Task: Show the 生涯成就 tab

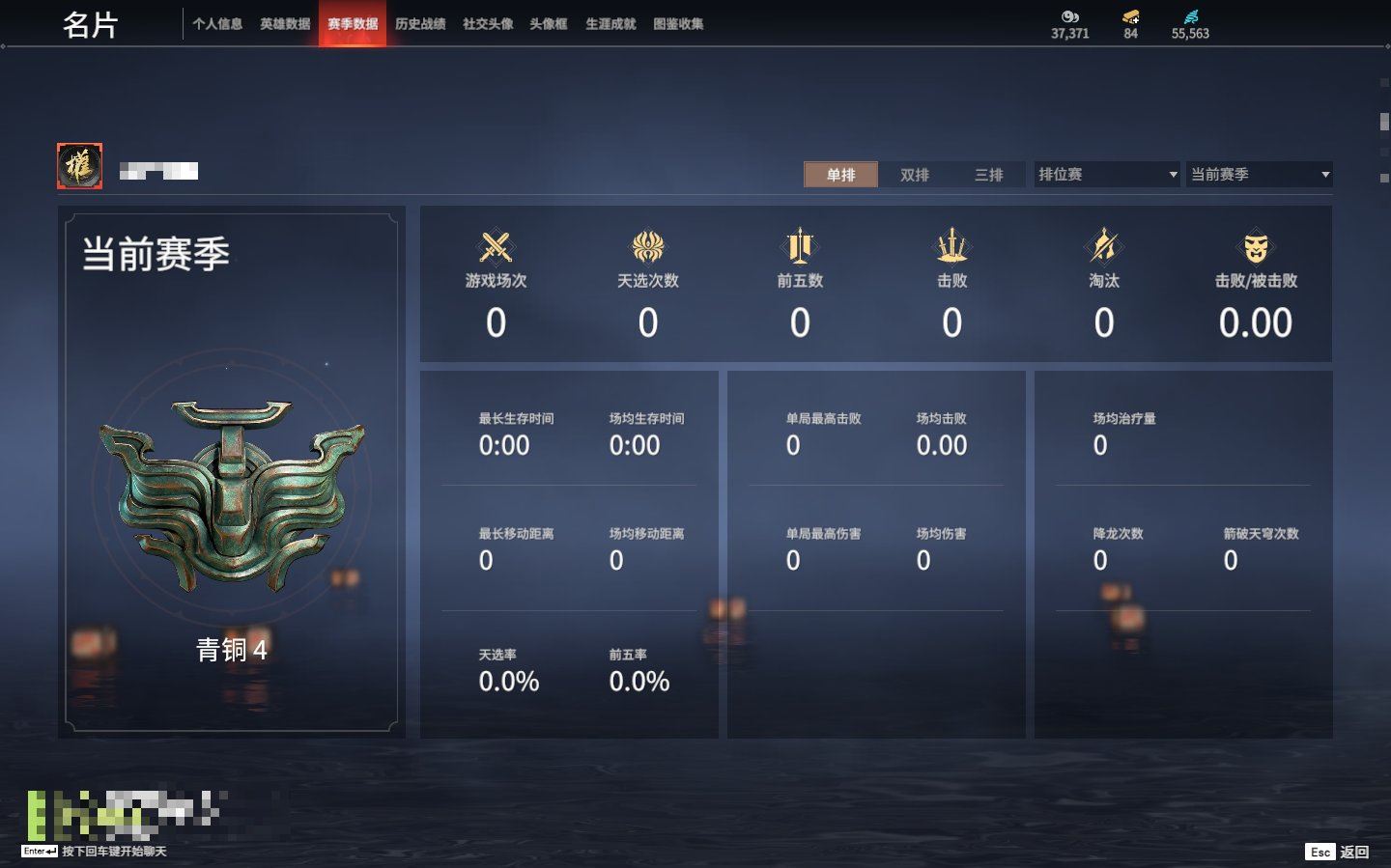Action: 610,24
